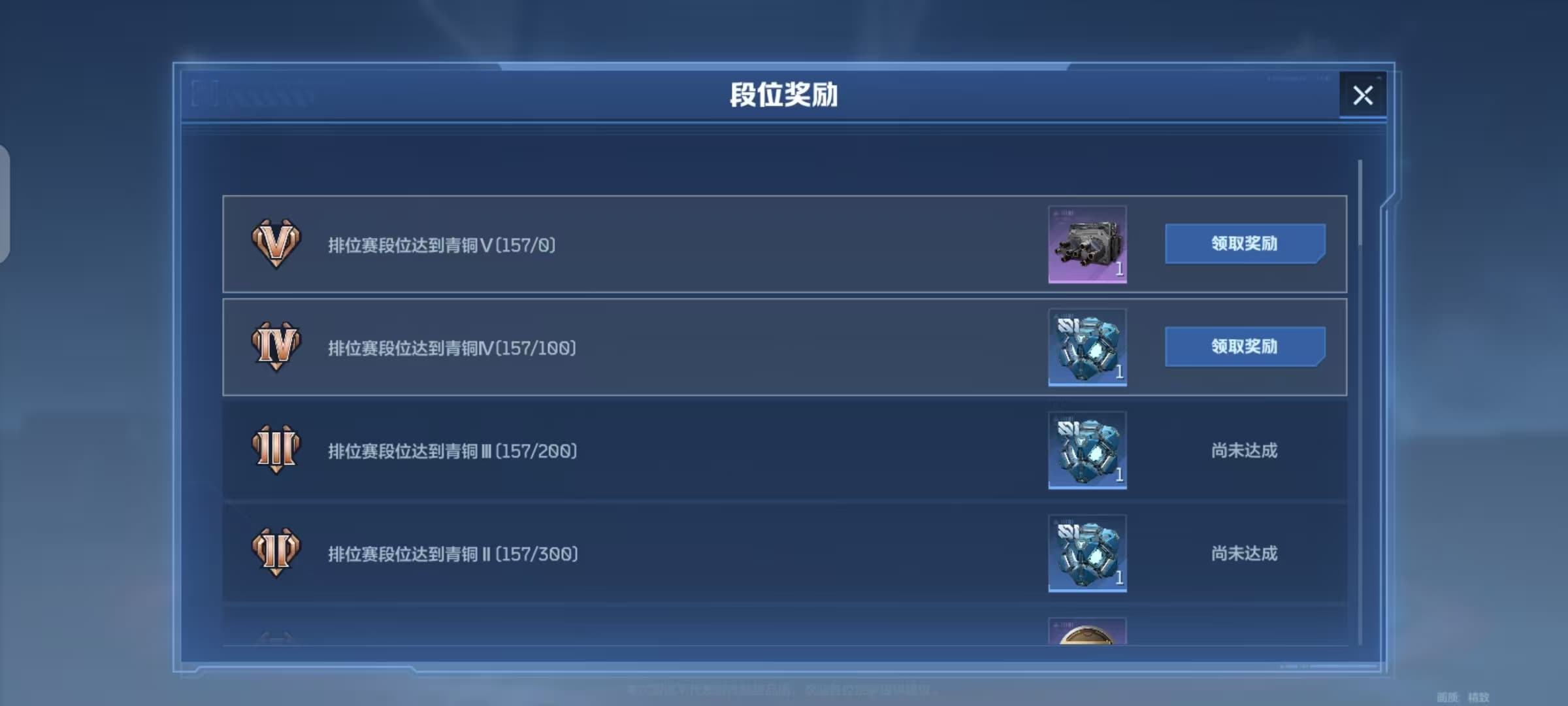1568x706 pixels.
Task: Click the blue crate reward for Bronze IV
Action: (x=1087, y=348)
